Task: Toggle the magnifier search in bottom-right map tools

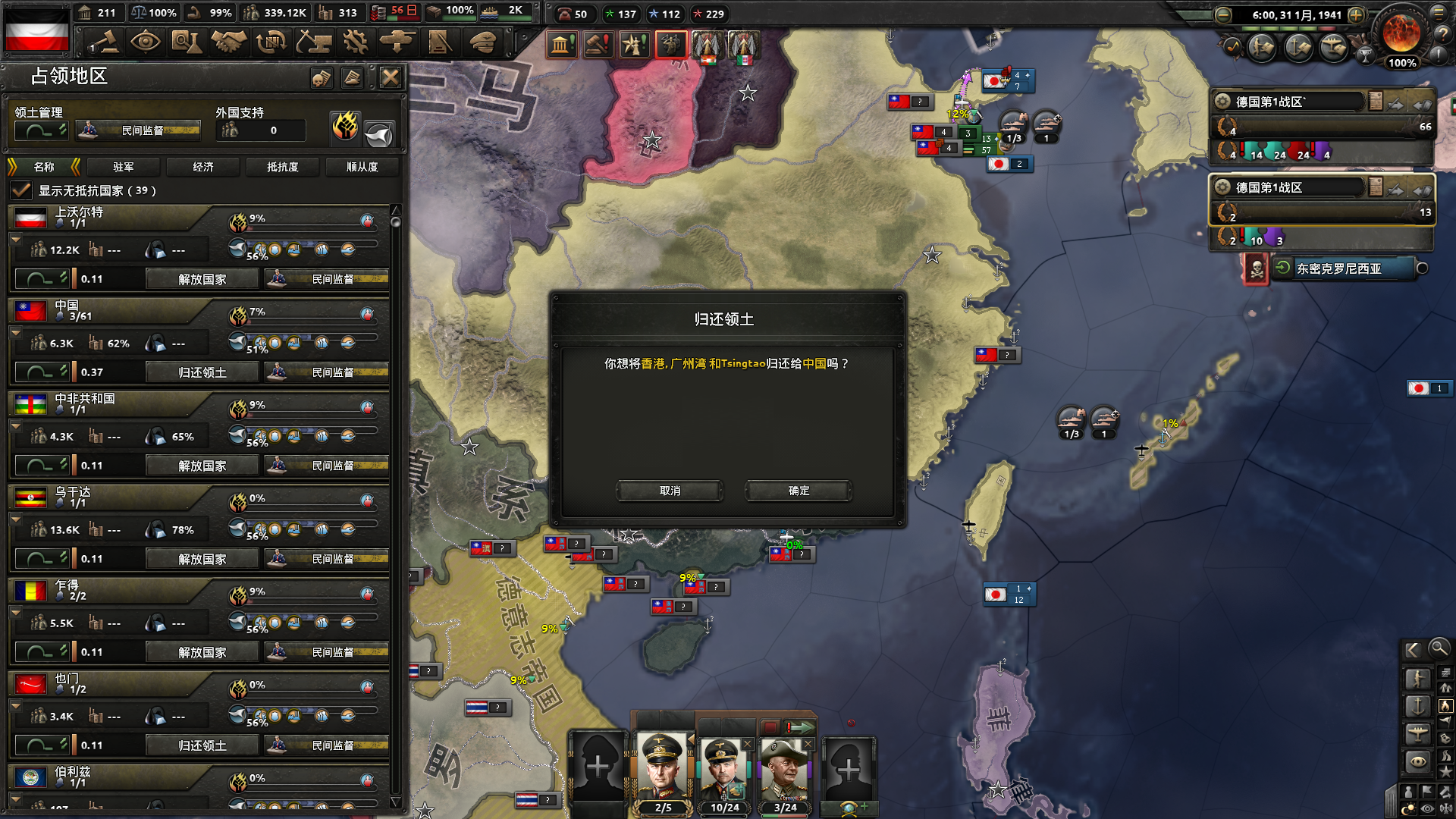Action: [x=1439, y=650]
